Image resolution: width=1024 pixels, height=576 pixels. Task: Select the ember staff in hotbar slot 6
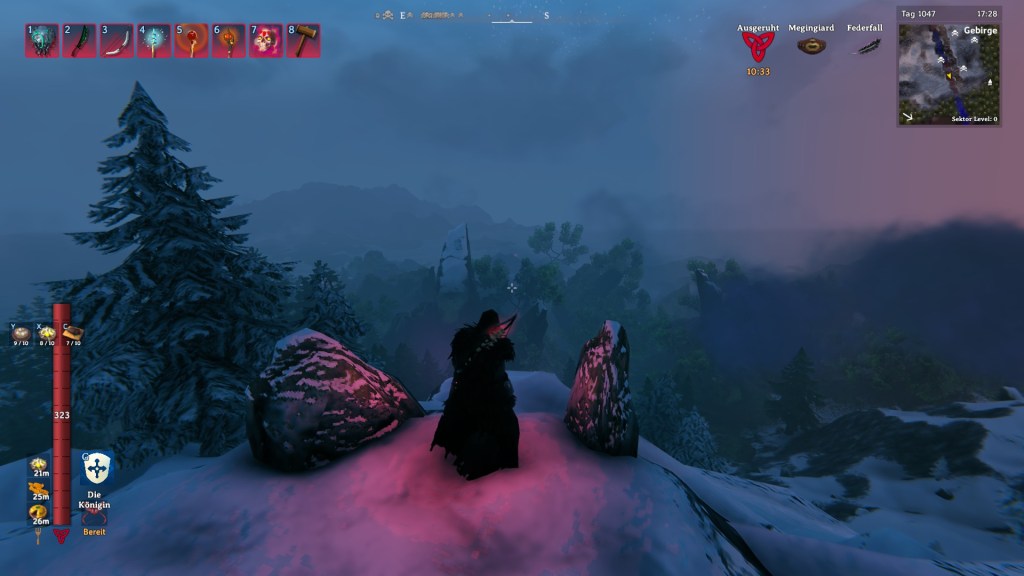228,41
